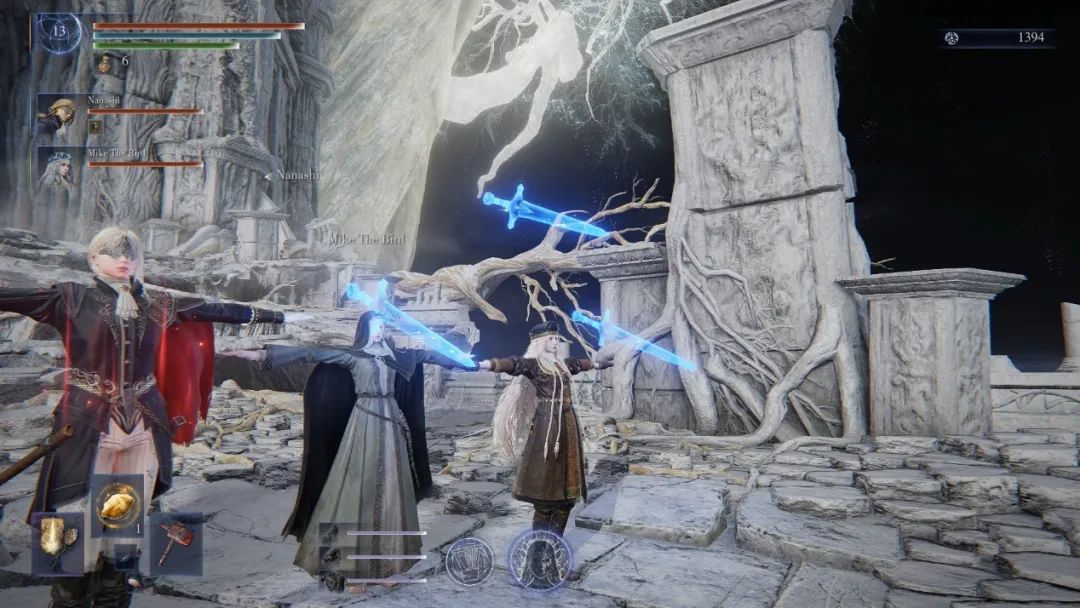
Task: Select the flask with 6 charges
Action: [105, 62]
